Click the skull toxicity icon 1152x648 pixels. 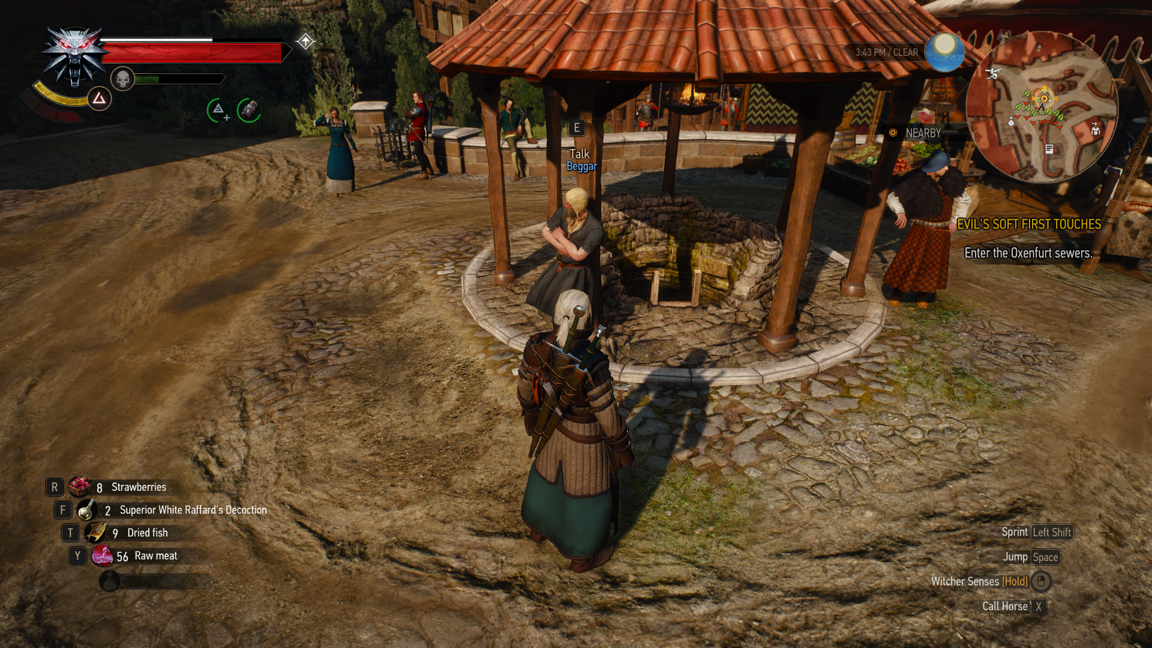coord(122,78)
